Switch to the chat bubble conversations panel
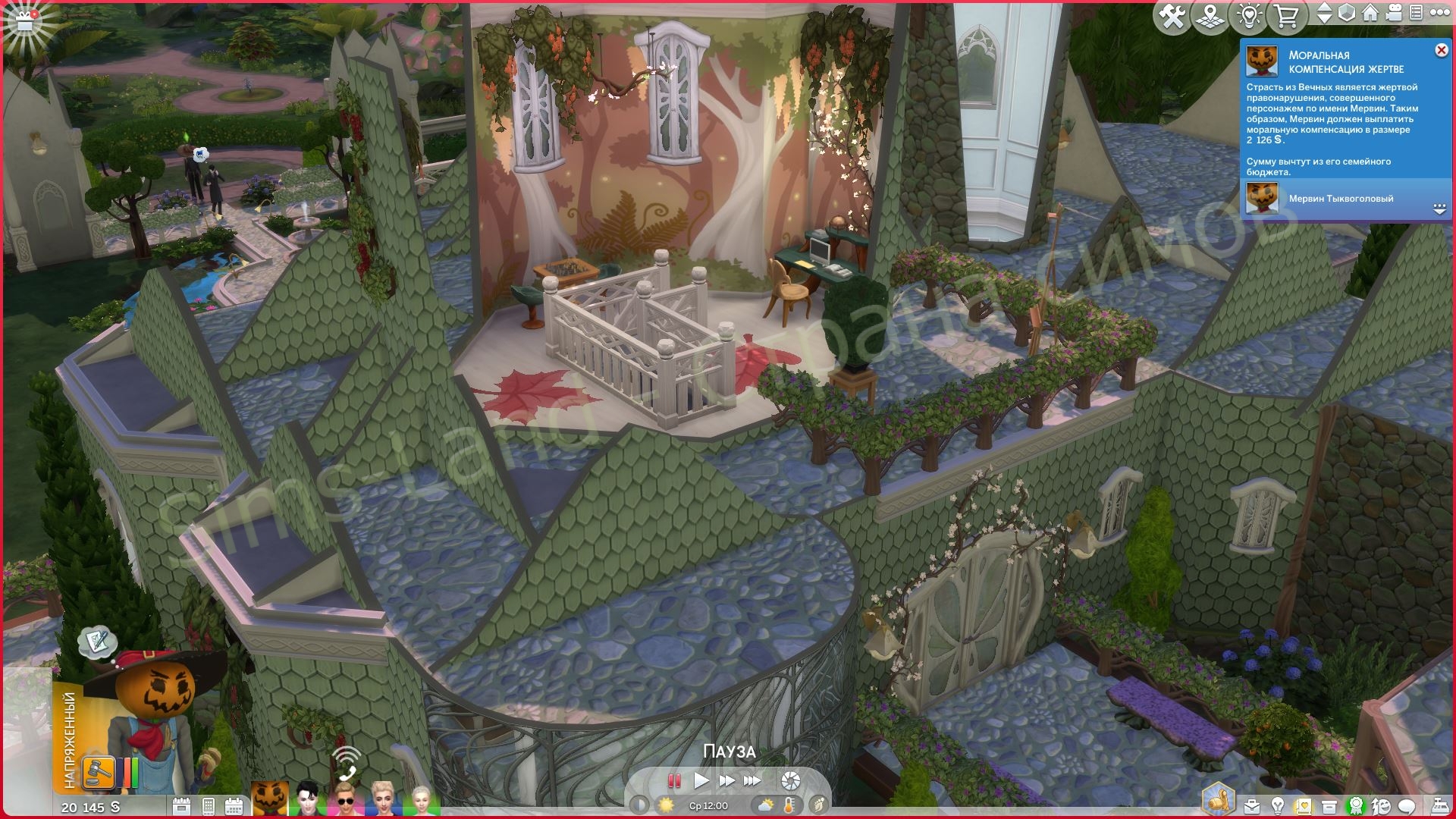Viewport: 1456px width, 819px height. click(1405, 806)
